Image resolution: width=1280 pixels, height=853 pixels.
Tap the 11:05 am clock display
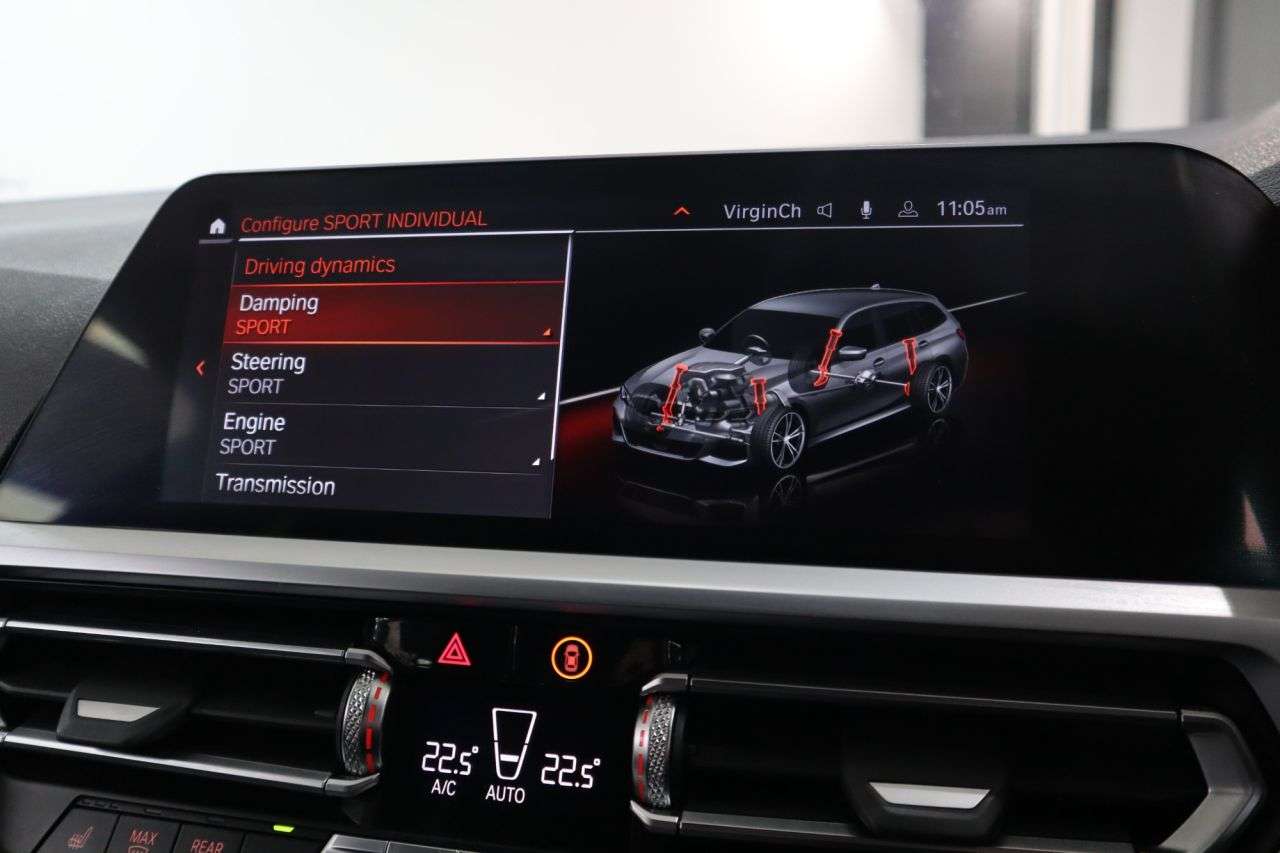[973, 211]
